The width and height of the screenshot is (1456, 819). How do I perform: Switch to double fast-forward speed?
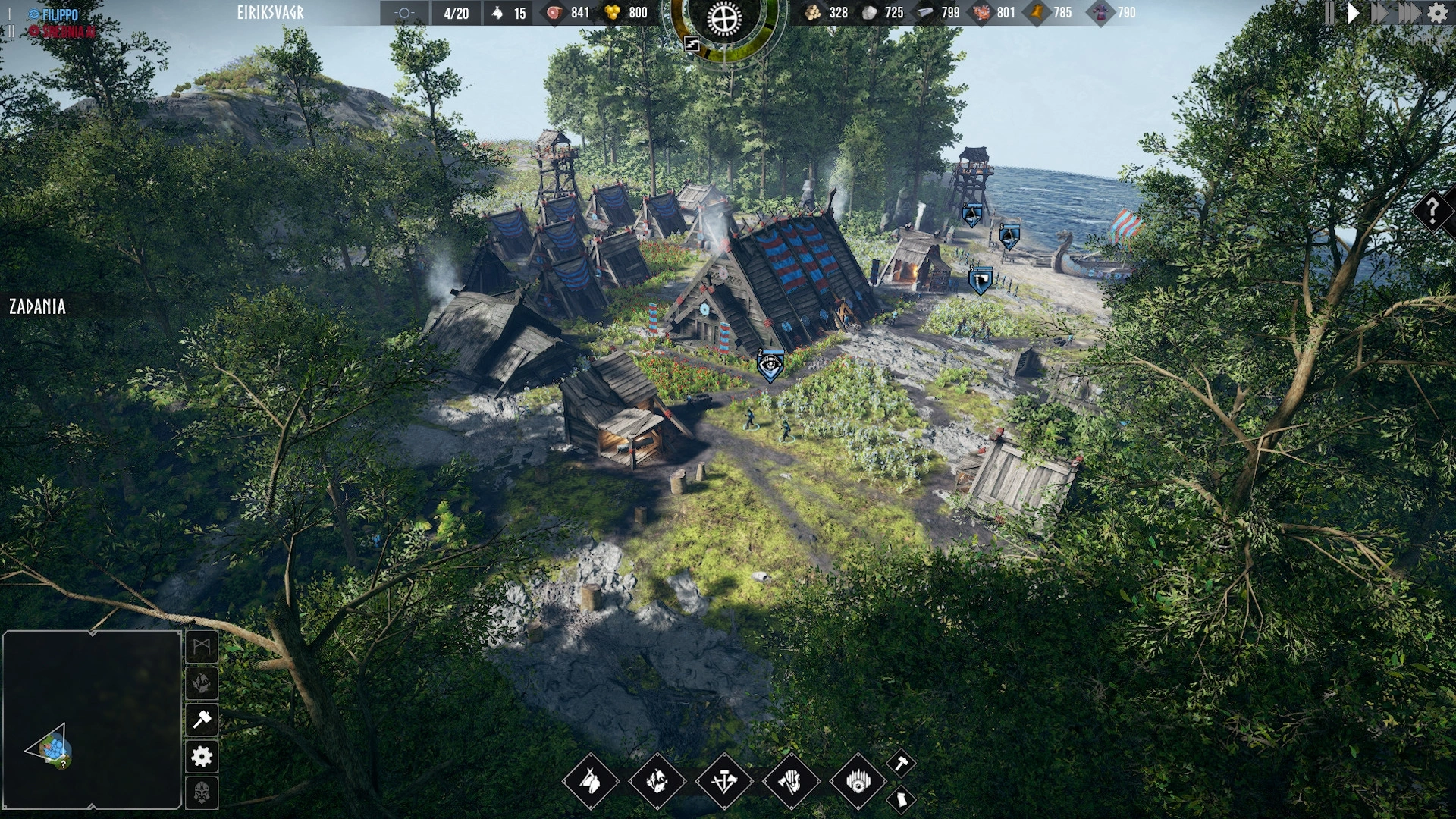pos(1380,13)
